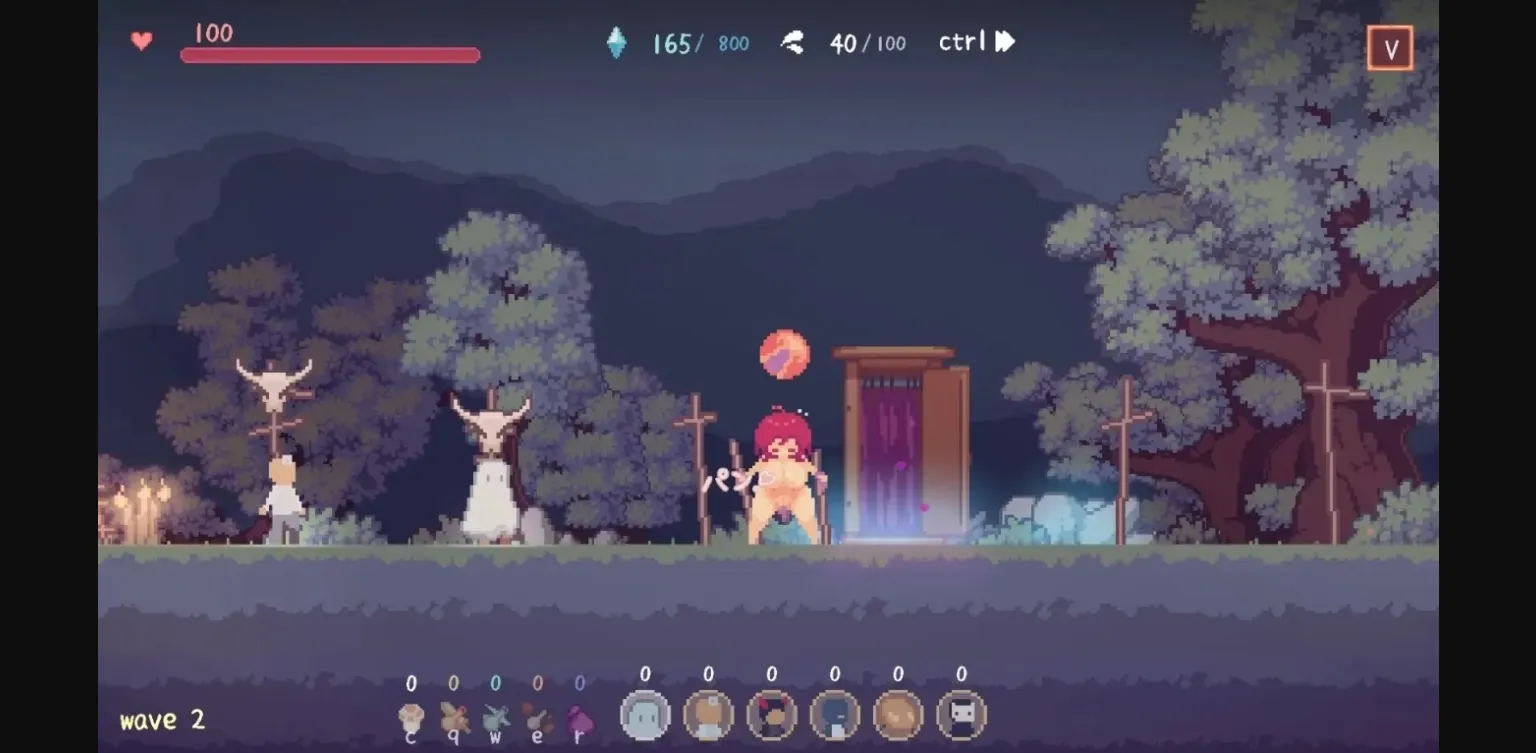This screenshot has width=1536, height=753.
Task: Click the slime-face enemy counter medallion
Action: click(x=645, y=715)
